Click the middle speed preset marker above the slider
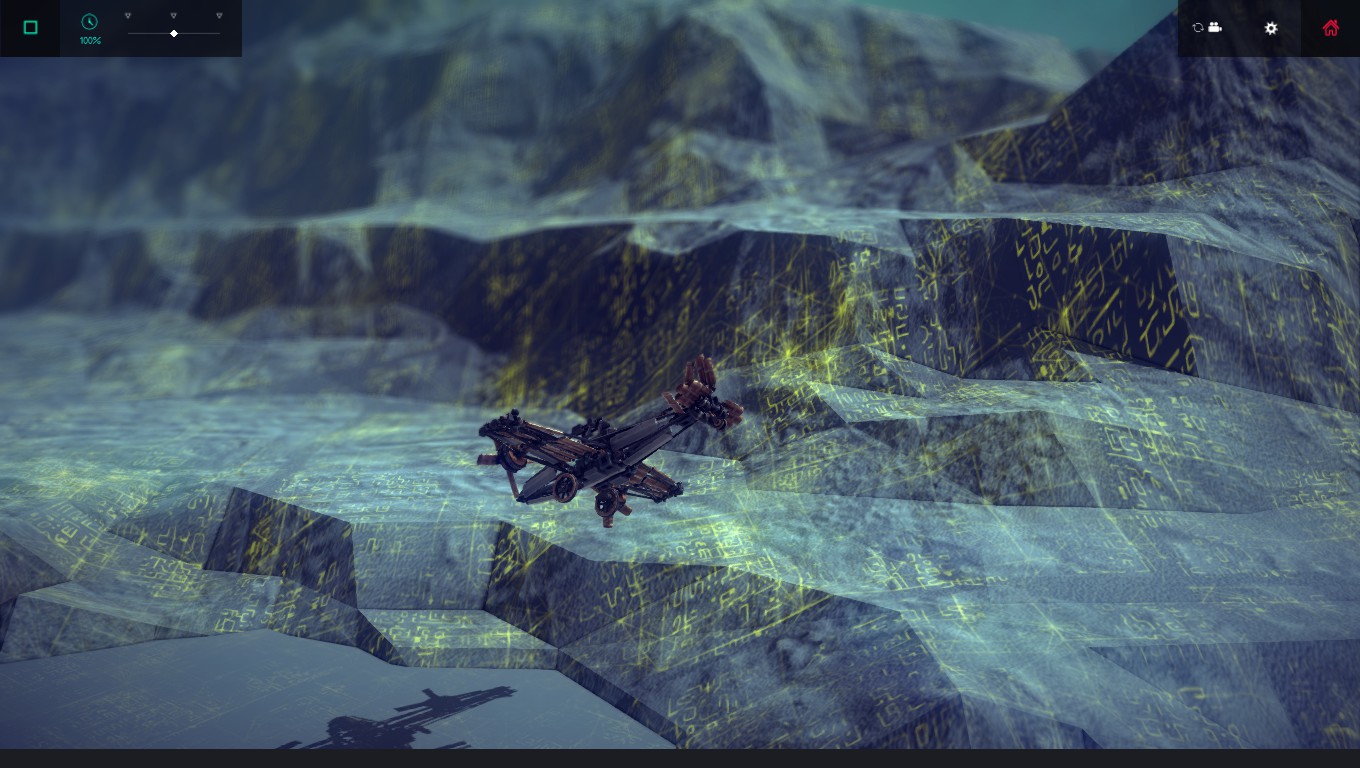Image resolution: width=1360 pixels, height=768 pixels. [x=174, y=16]
